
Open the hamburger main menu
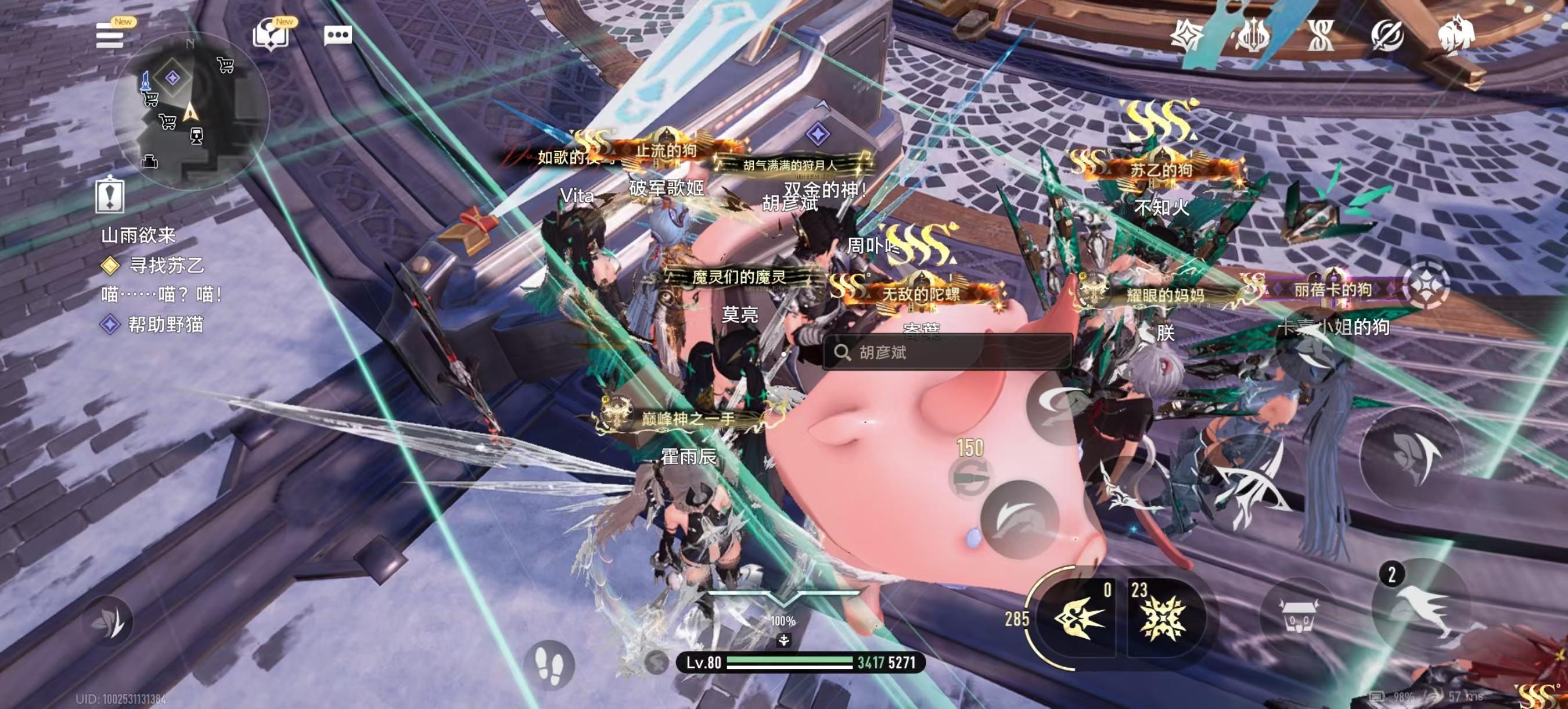[110, 36]
